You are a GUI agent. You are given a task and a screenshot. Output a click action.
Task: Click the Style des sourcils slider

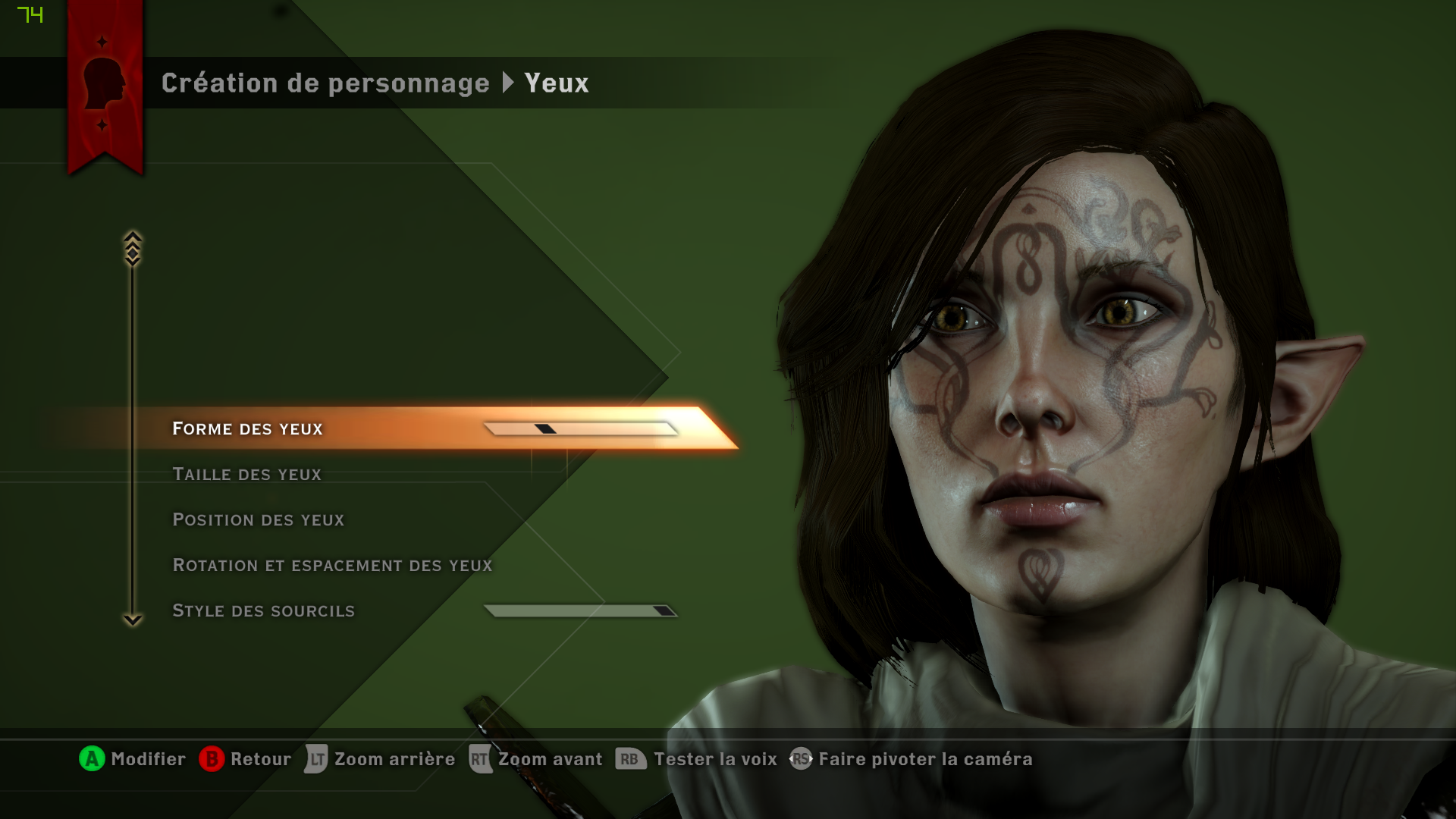[x=580, y=611]
